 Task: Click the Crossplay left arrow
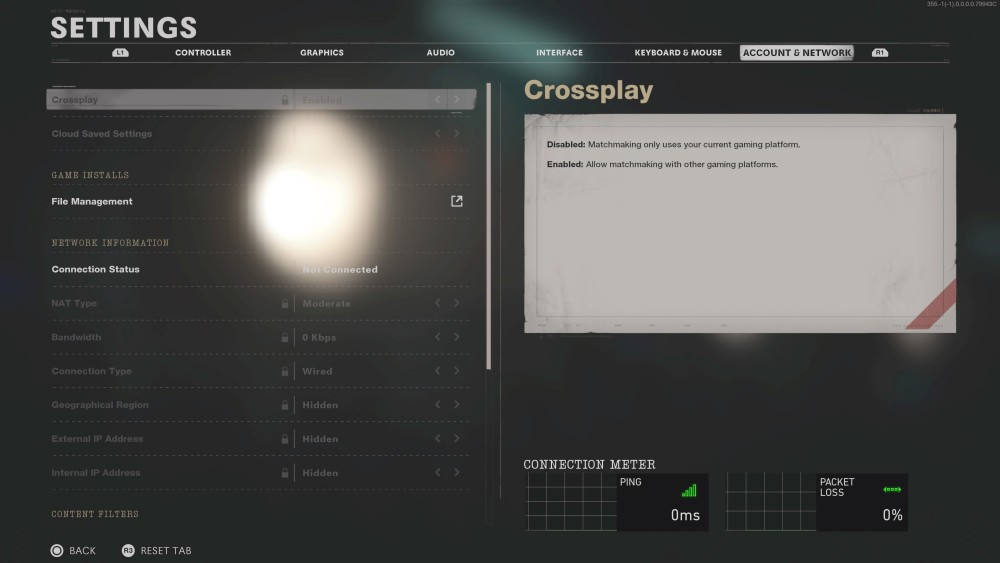coord(438,100)
